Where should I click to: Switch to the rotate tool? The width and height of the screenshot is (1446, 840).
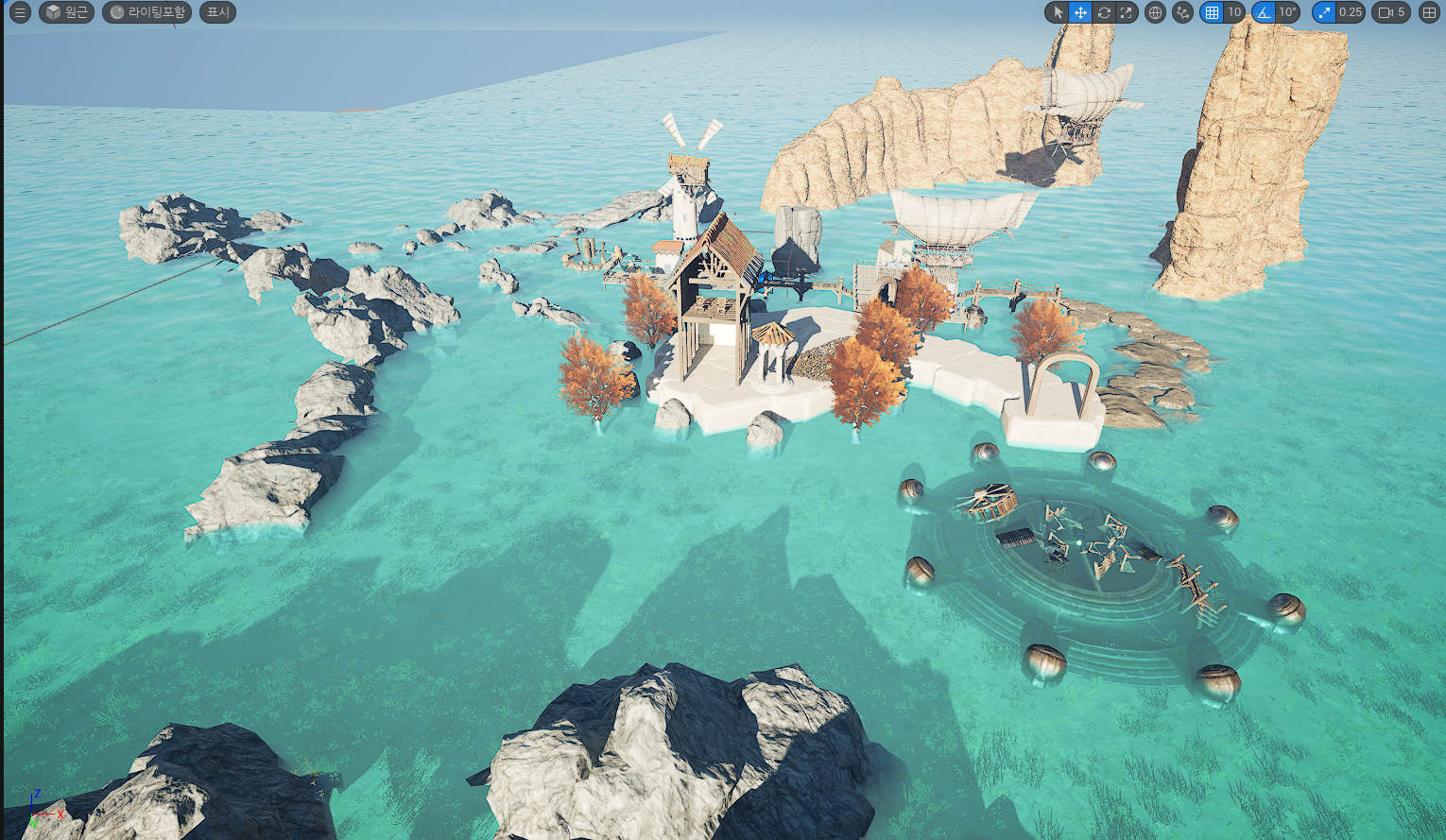pos(1103,12)
